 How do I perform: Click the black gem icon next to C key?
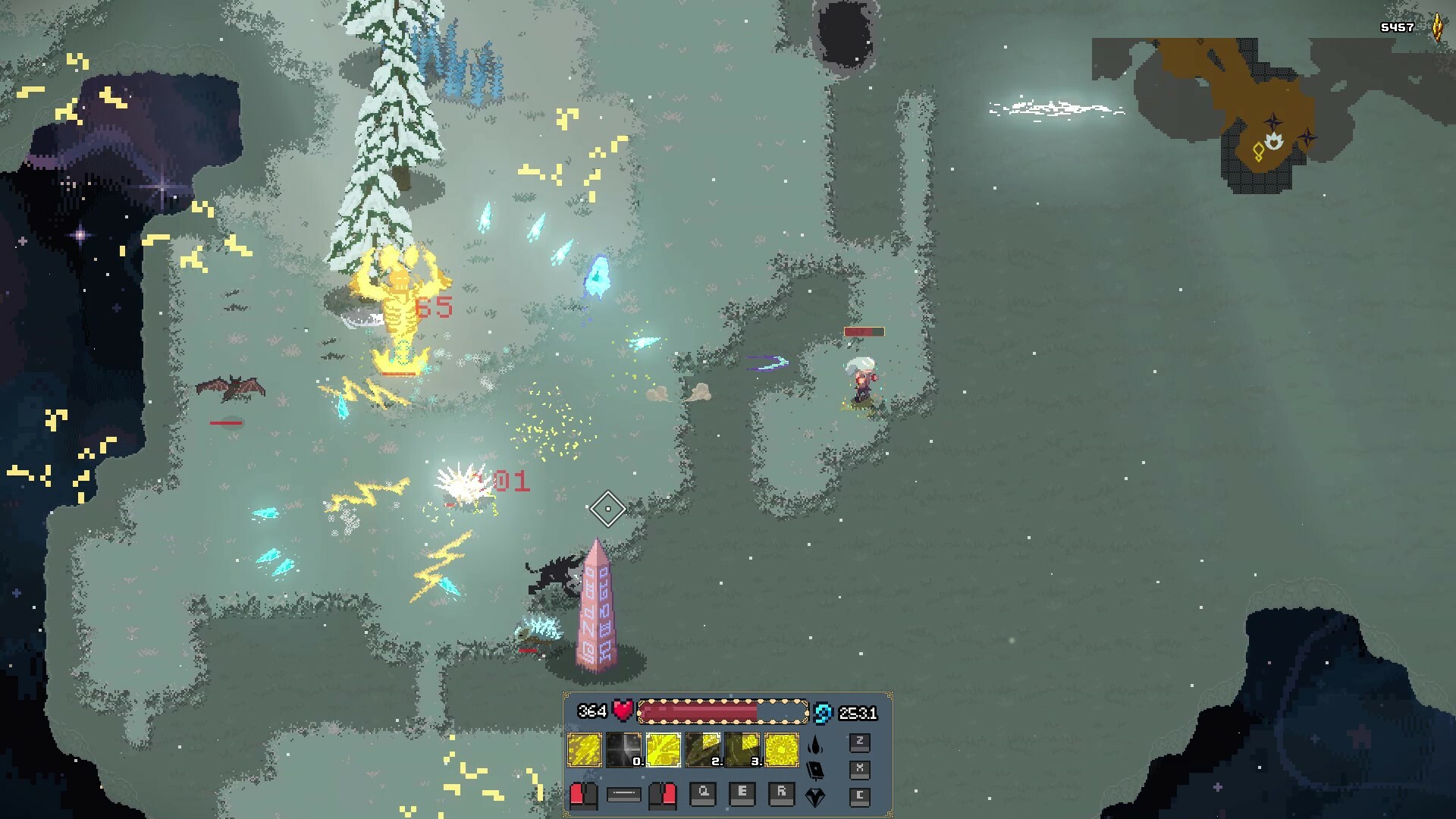pos(815,798)
